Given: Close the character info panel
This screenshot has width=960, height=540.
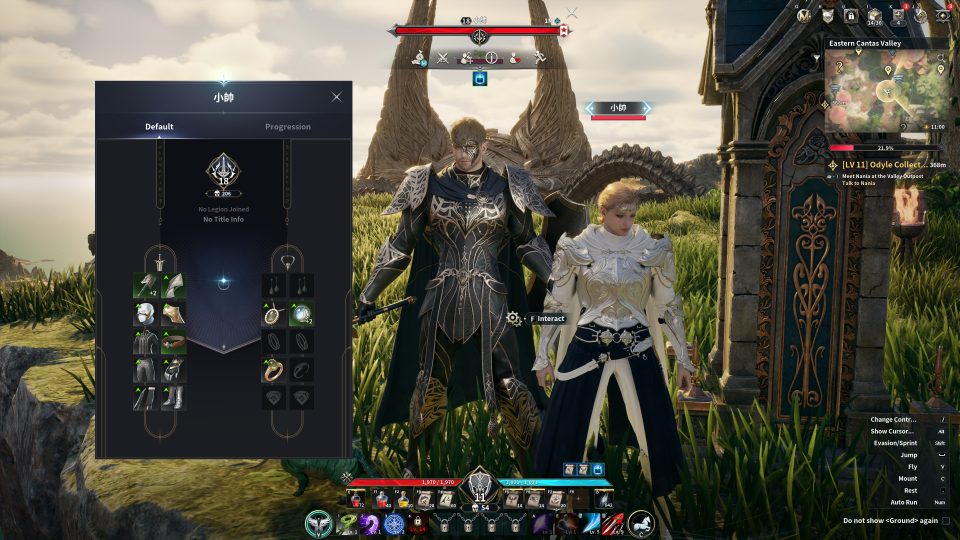Looking at the screenshot, I should [x=336, y=97].
